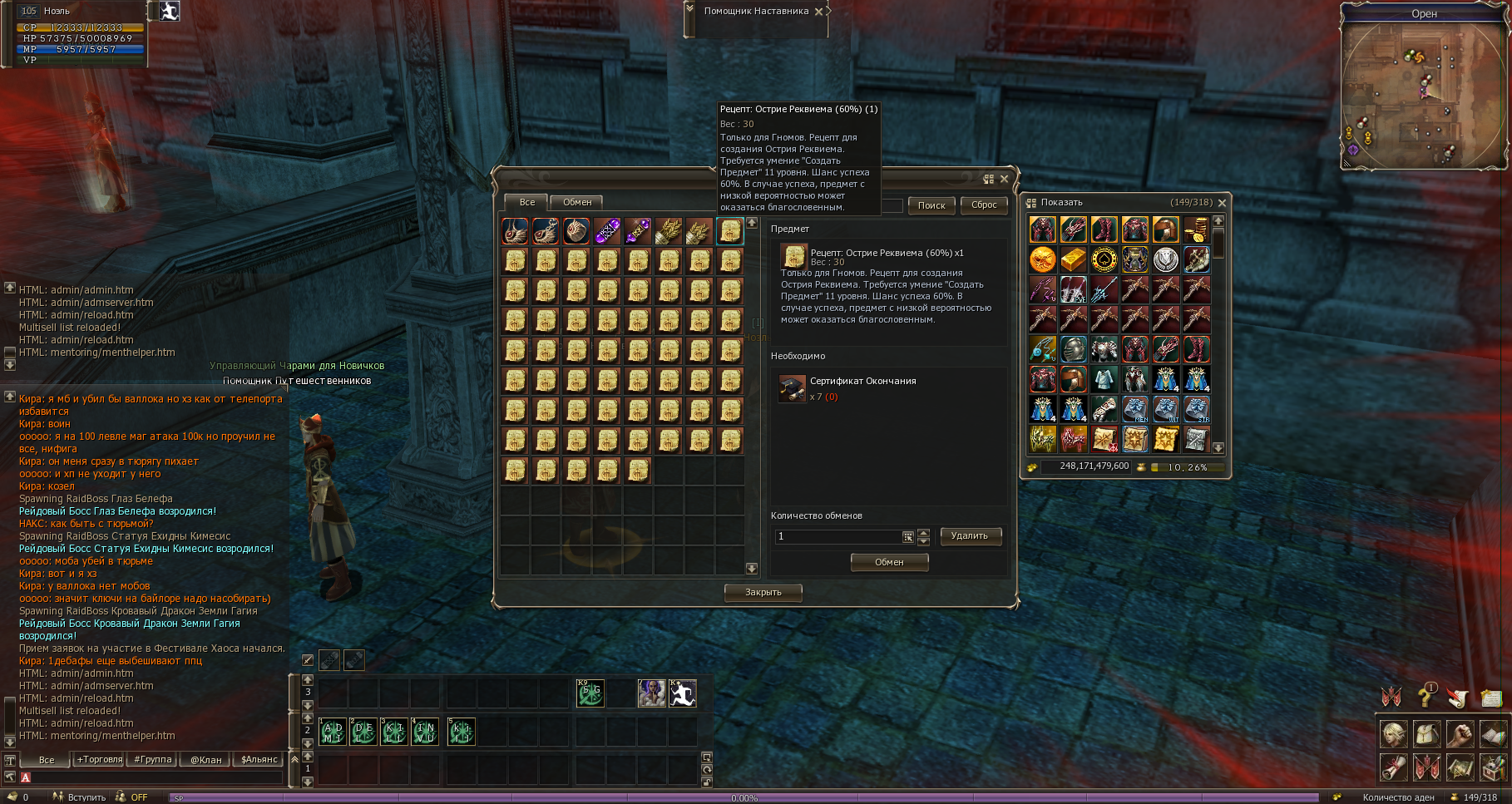This screenshot has width=1512, height=804.
Task: Click the Вступить button on bottom bar
Action: point(86,797)
